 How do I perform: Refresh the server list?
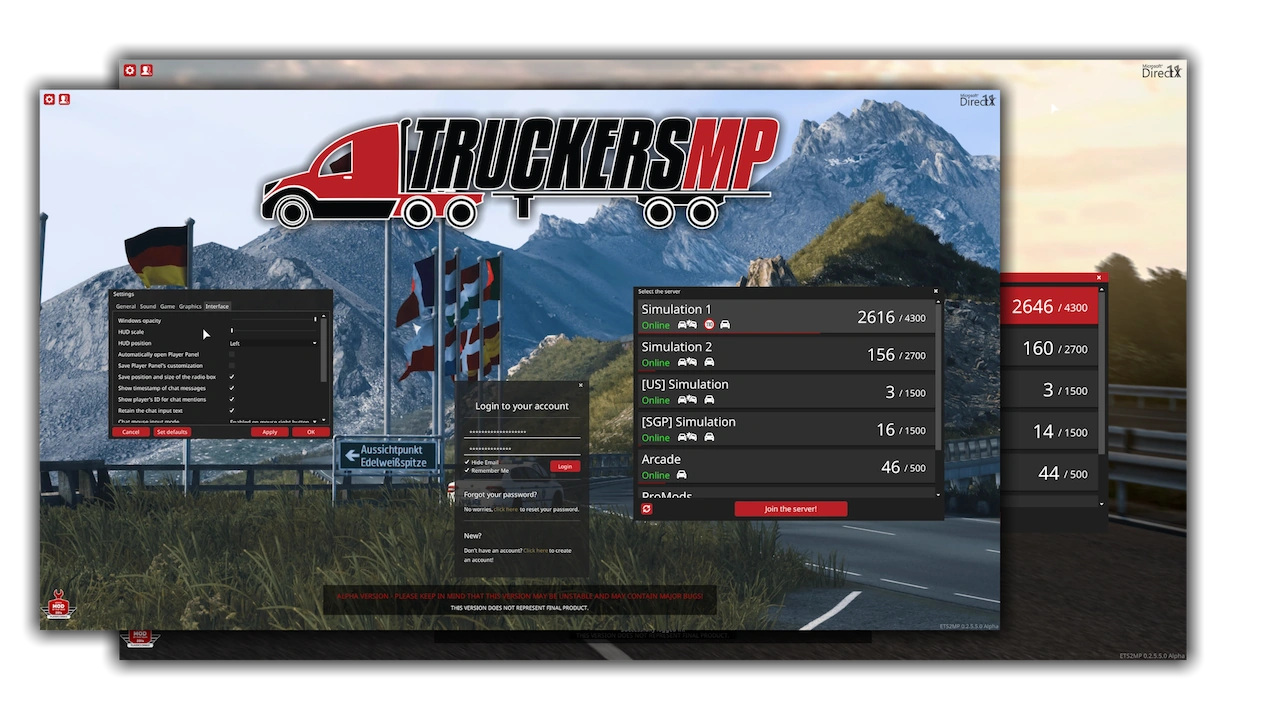(x=647, y=509)
